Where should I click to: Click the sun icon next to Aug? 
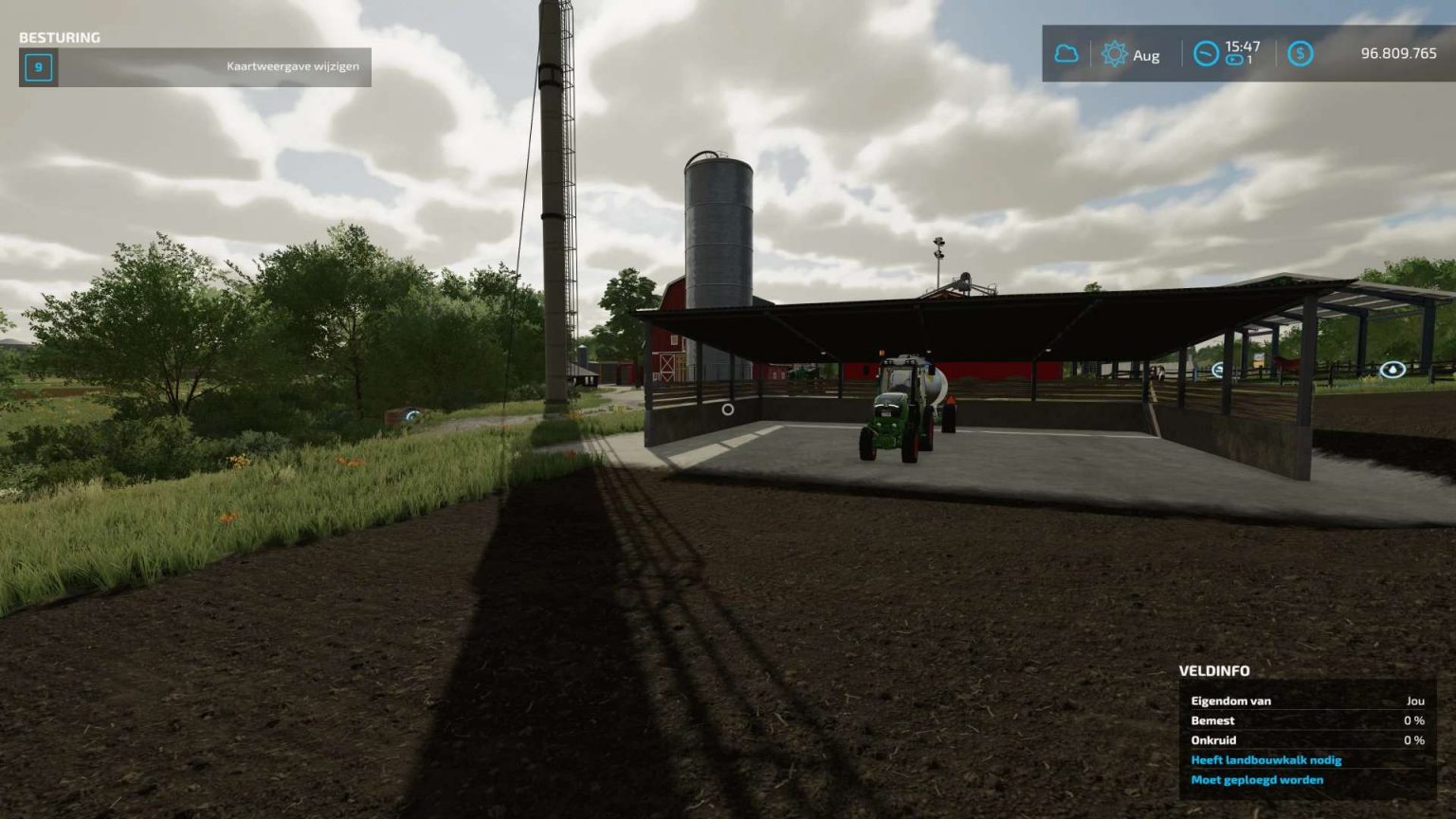click(x=1115, y=55)
